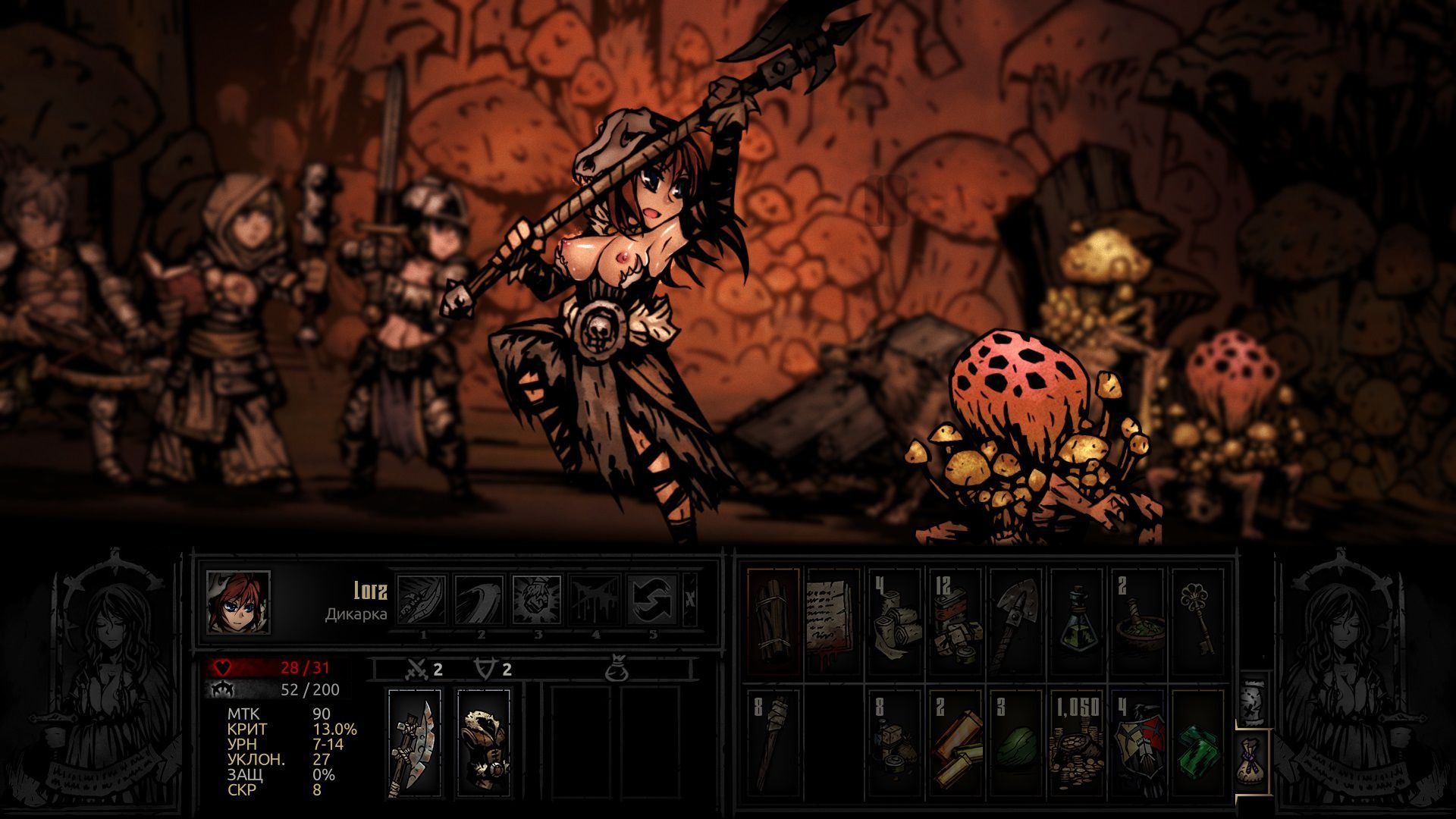This screenshot has height=819, width=1456.
Task: Select the equipped leather armor slot
Action: (484, 742)
